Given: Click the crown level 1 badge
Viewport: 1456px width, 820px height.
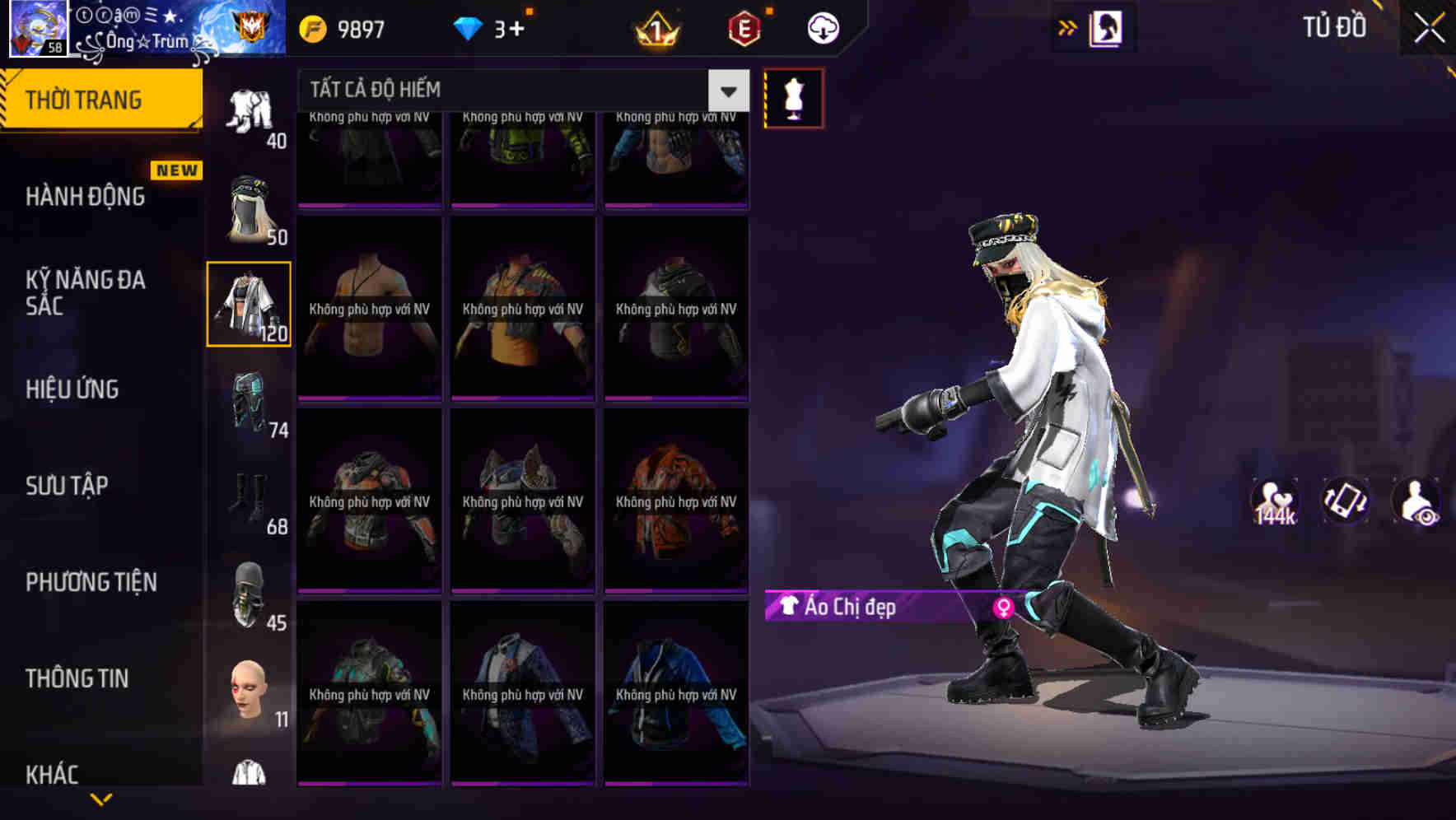Looking at the screenshot, I should [656, 26].
